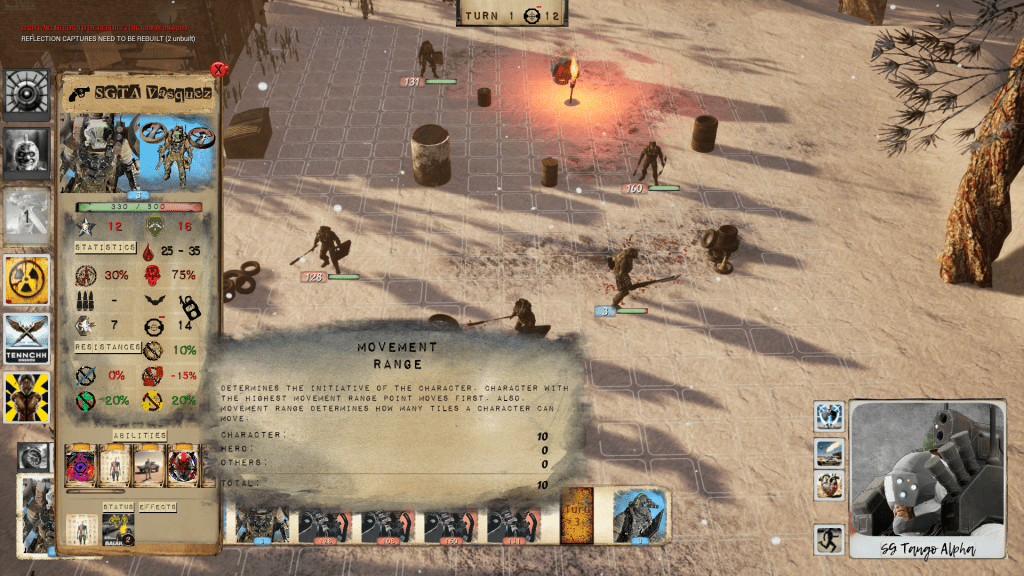This screenshot has width=1024, height=576.
Task: Use the missile airstrike ability icon
Action: (x=828, y=453)
